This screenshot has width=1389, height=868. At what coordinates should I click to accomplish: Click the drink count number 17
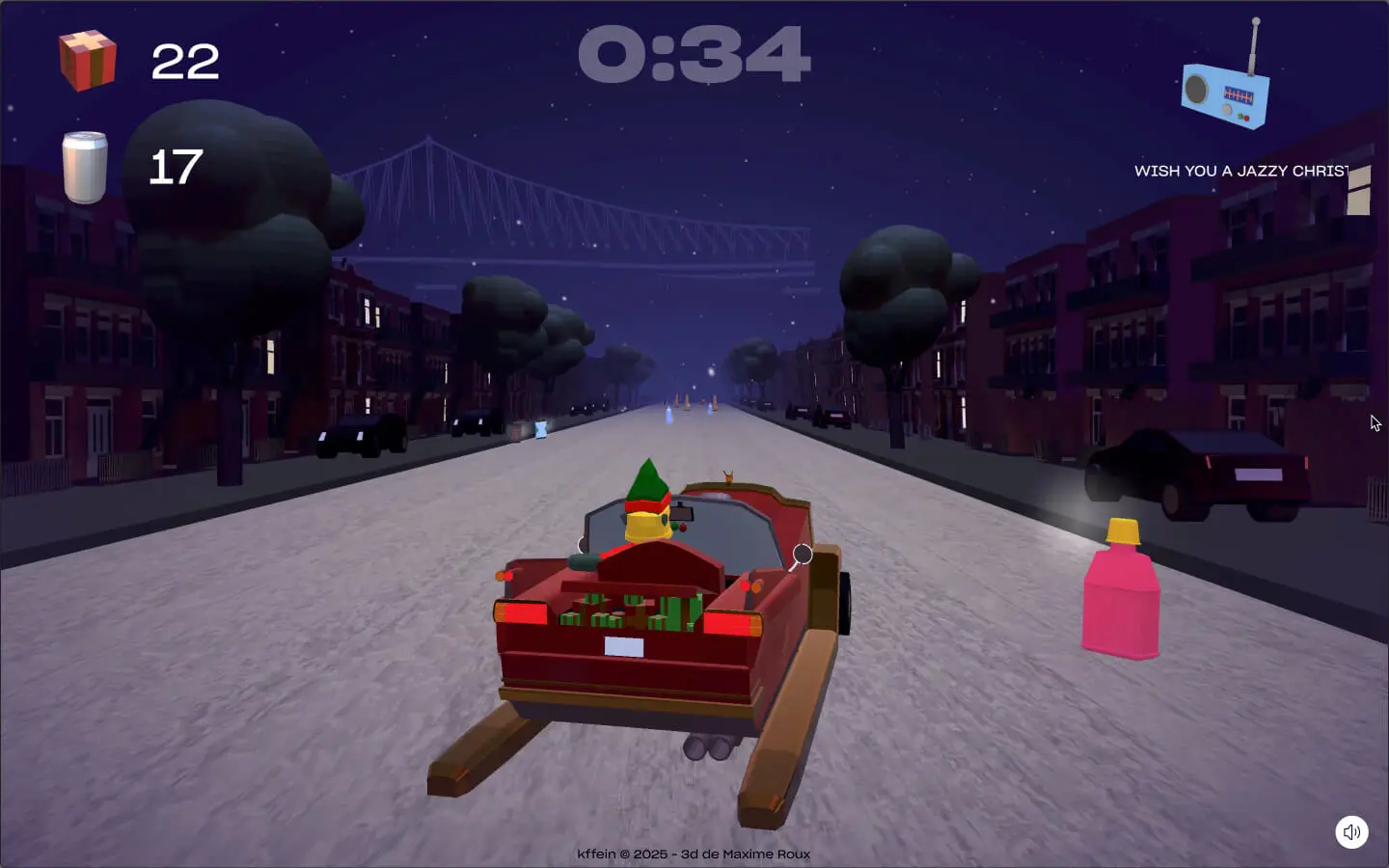click(x=174, y=166)
